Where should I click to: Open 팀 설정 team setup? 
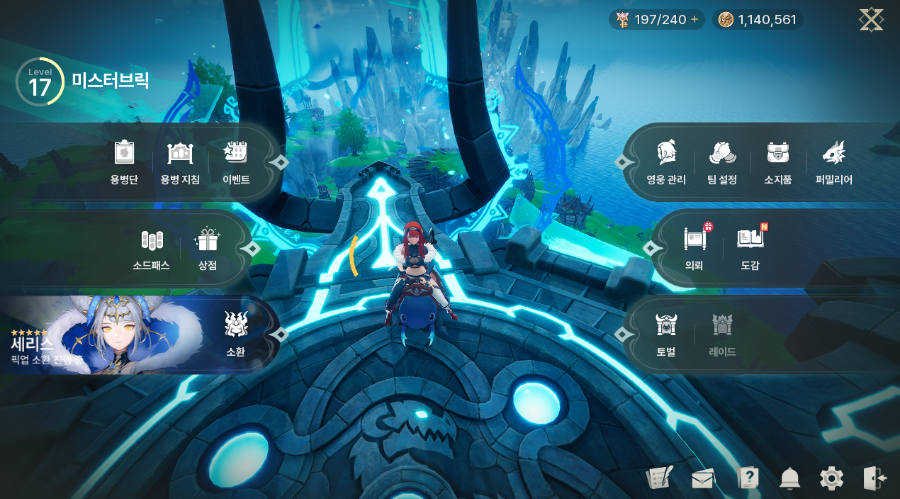point(721,162)
